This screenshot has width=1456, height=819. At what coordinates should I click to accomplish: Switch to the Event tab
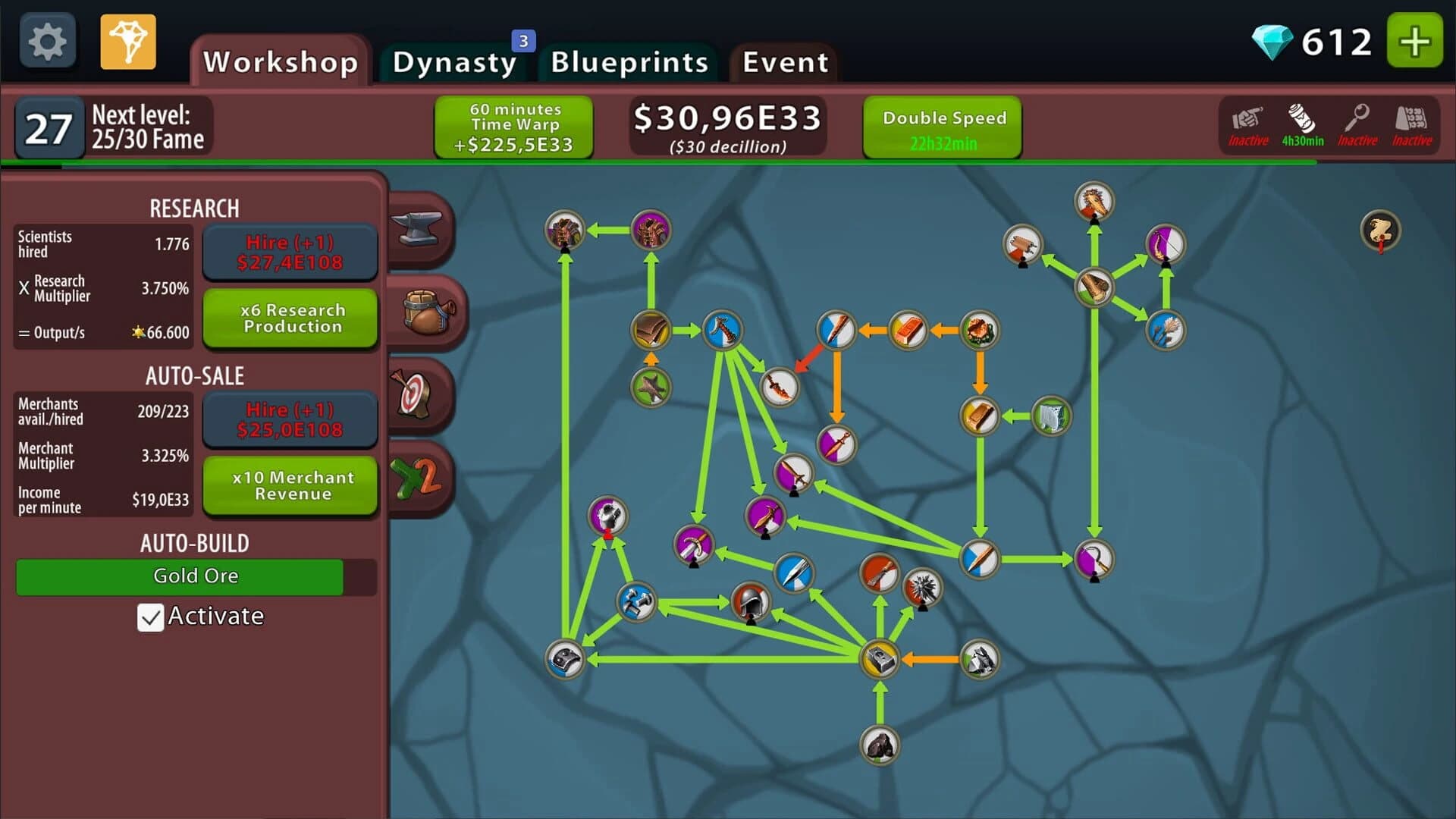[x=785, y=62]
